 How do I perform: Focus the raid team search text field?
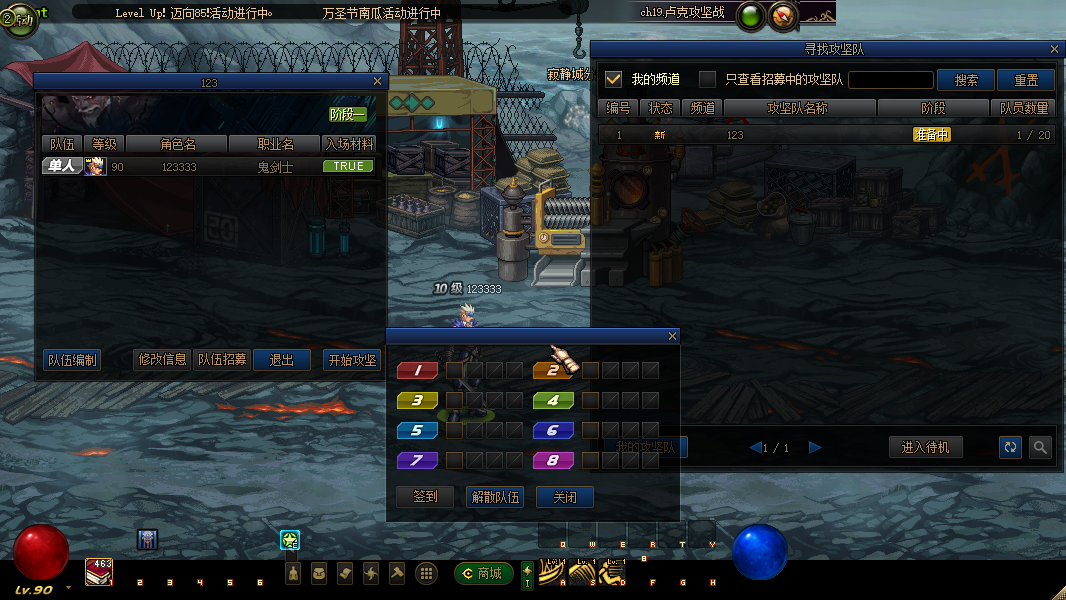tap(890, 80)
